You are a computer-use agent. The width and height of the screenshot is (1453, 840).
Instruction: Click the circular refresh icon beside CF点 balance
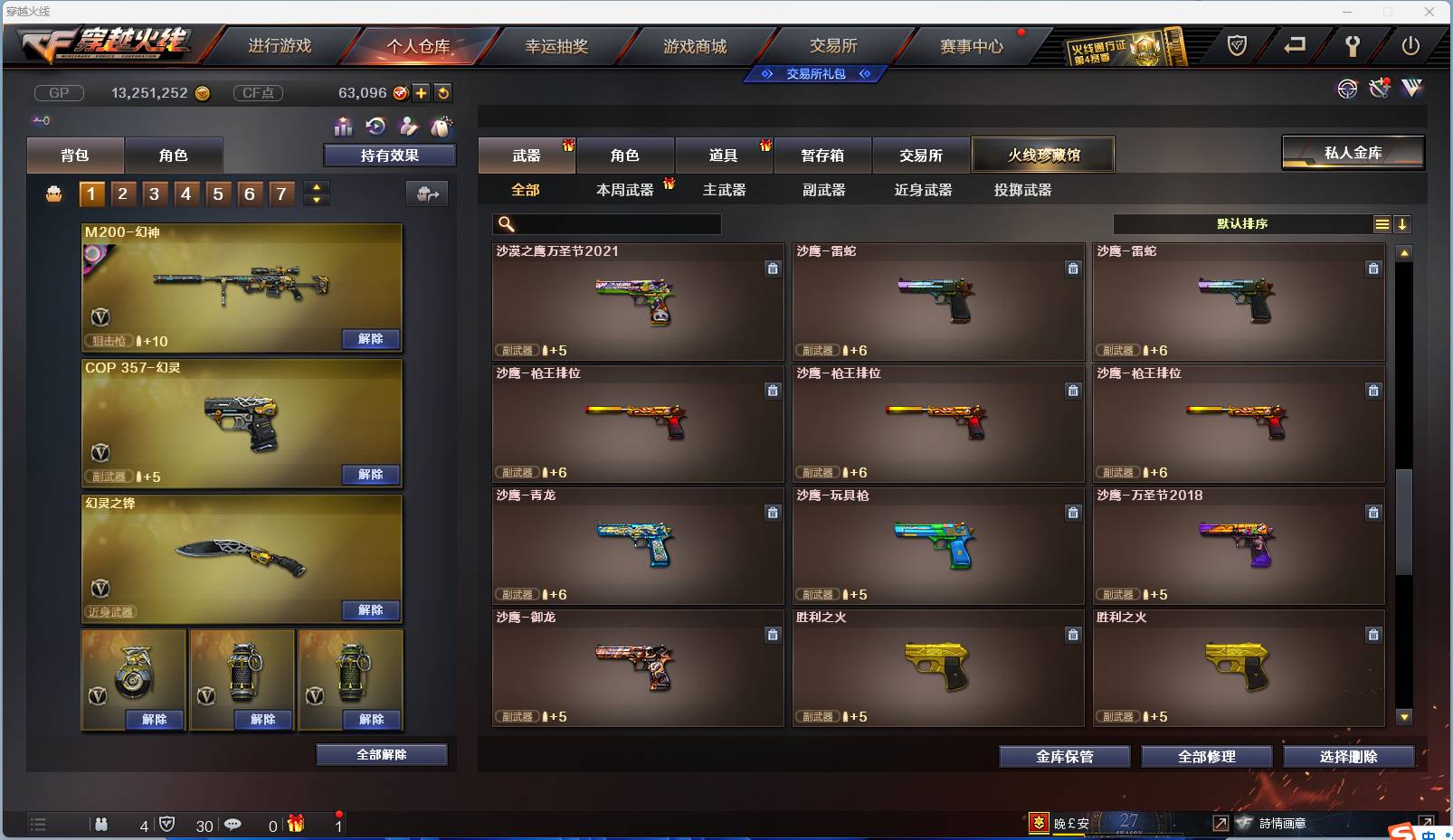click(x=443, y=92)
